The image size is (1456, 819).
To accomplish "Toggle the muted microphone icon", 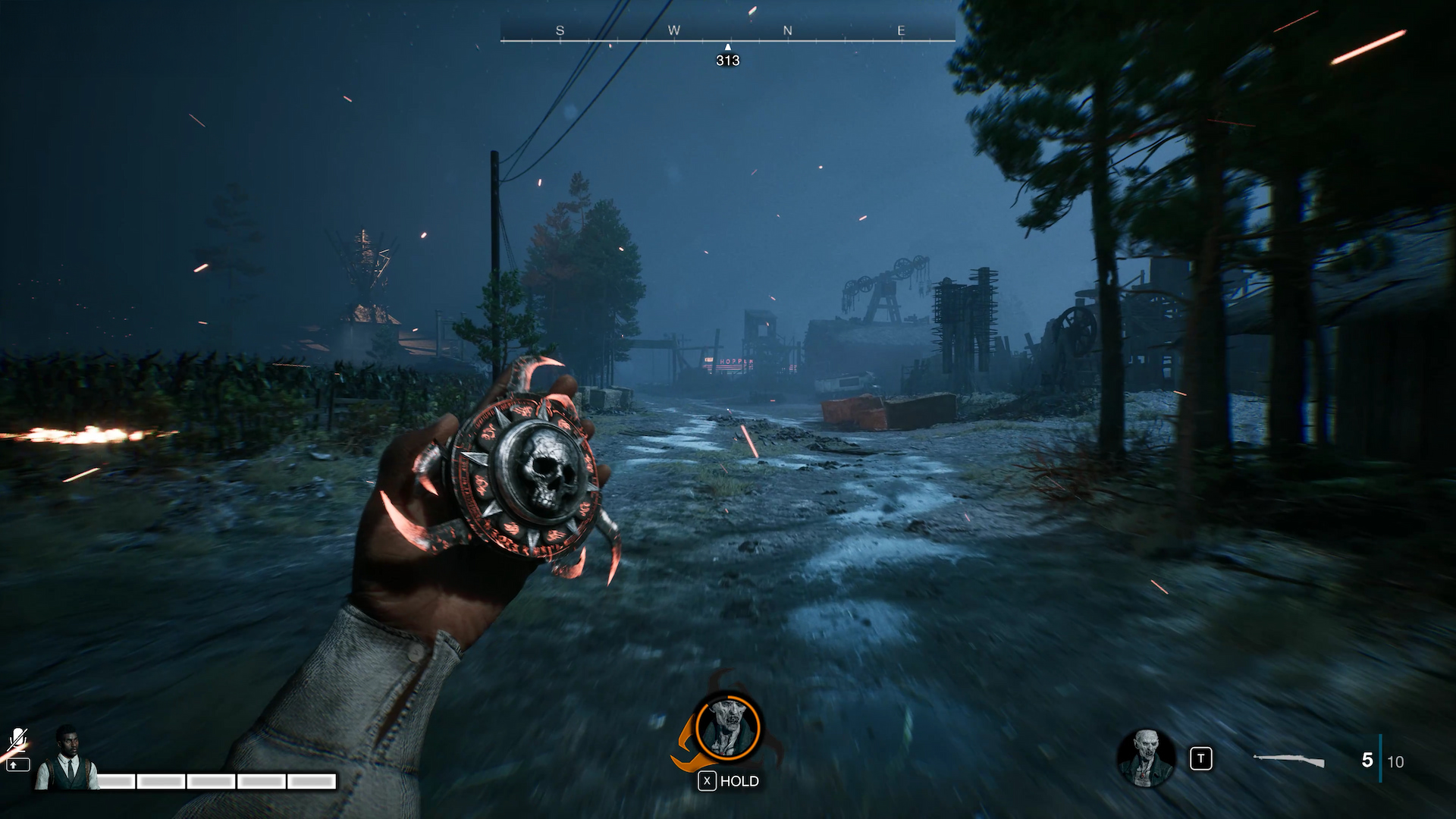I will tap(17, 738).
